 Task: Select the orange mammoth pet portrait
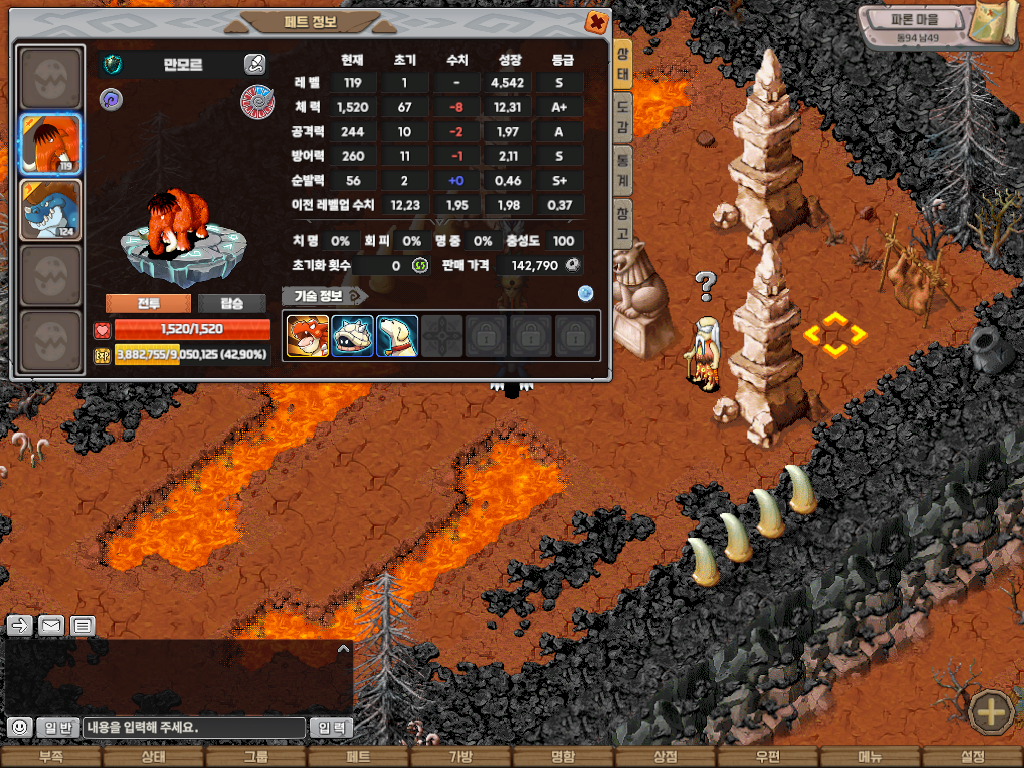pyautogui.click(x=51, y=144)
